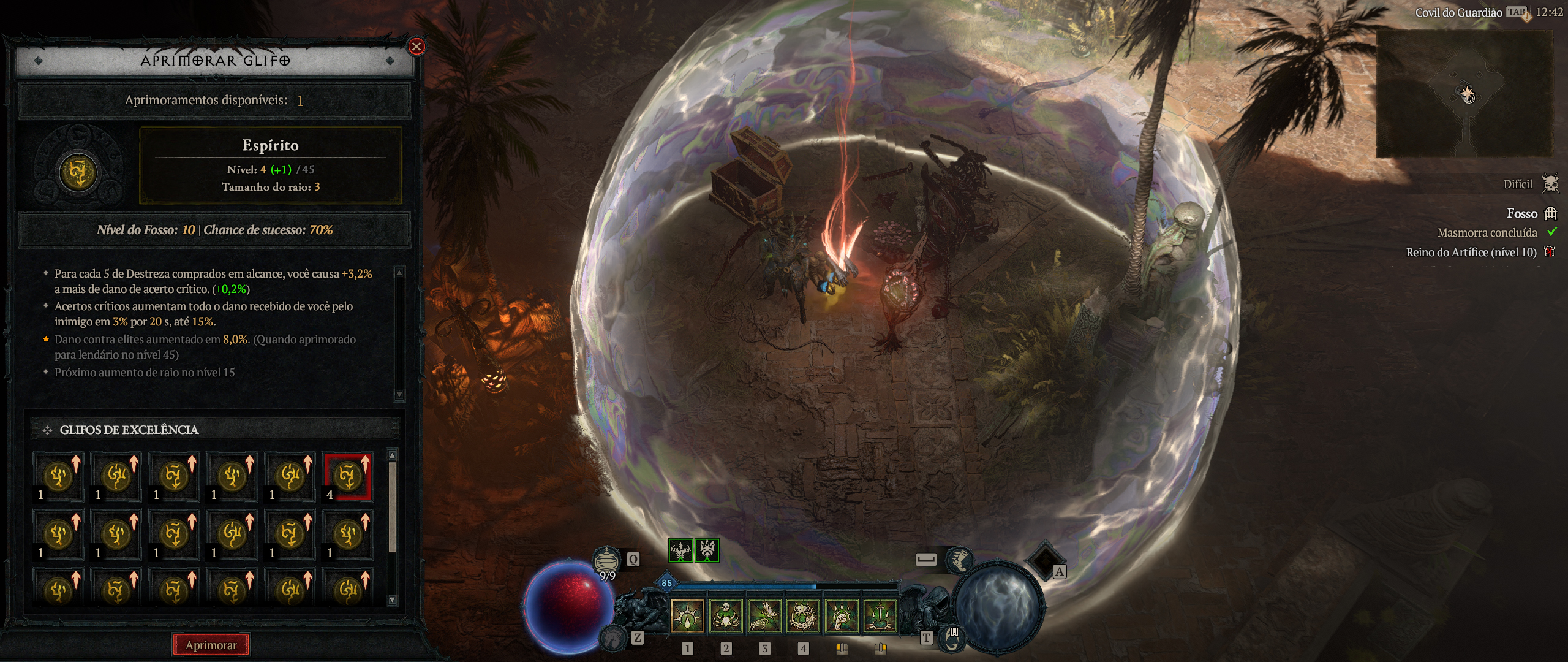The image size is (1568, 662).
Task: Activate the skull-and-claws skill
Action: coord(726,615)
